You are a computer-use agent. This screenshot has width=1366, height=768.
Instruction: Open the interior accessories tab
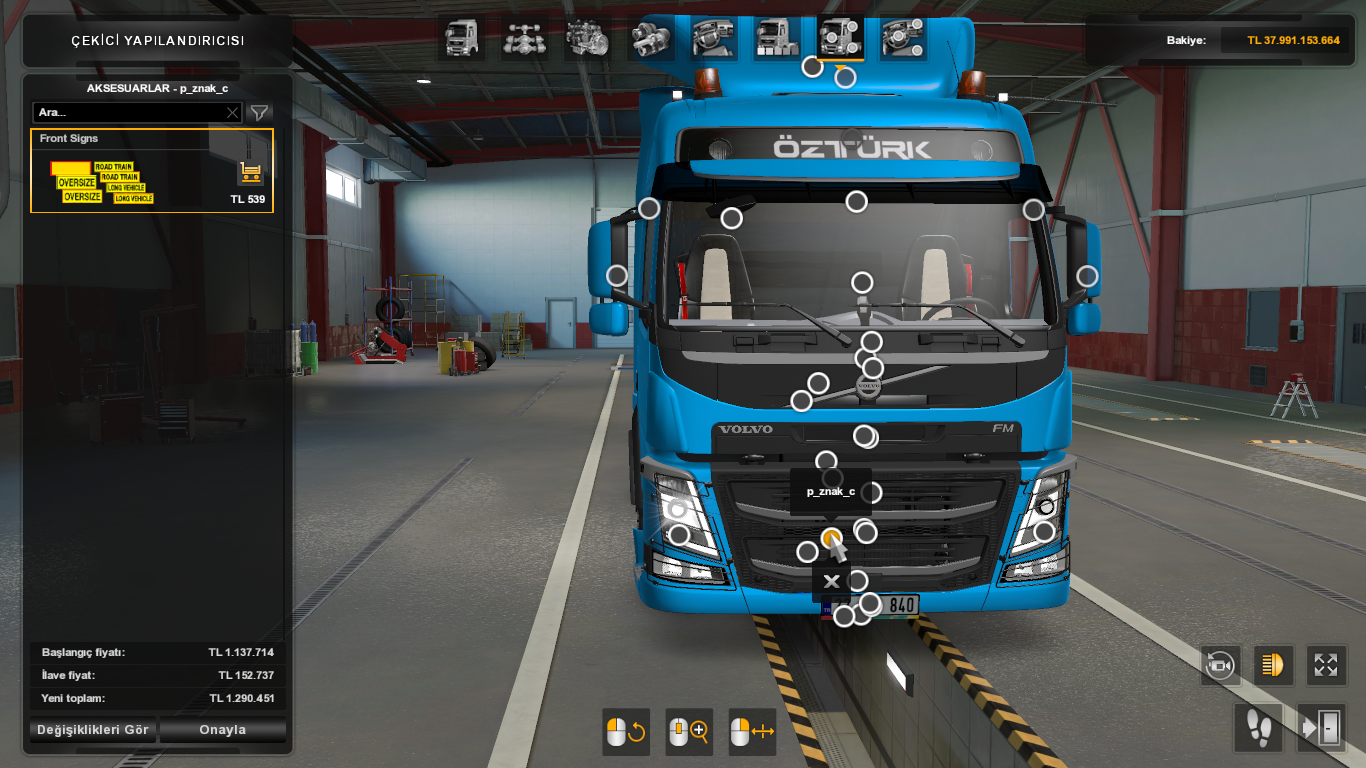pyautogui.click(x=903, y=38)
